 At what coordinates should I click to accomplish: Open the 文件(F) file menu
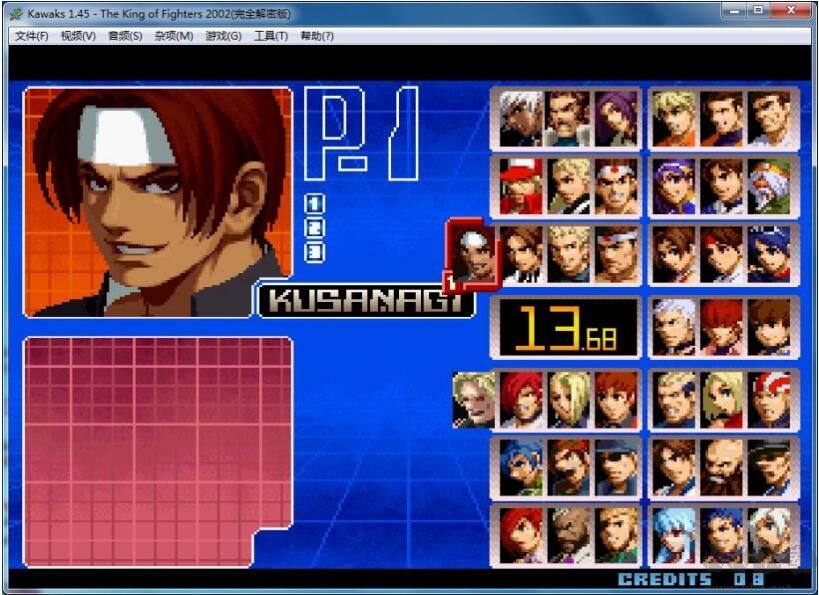click(x=32, y=36)
